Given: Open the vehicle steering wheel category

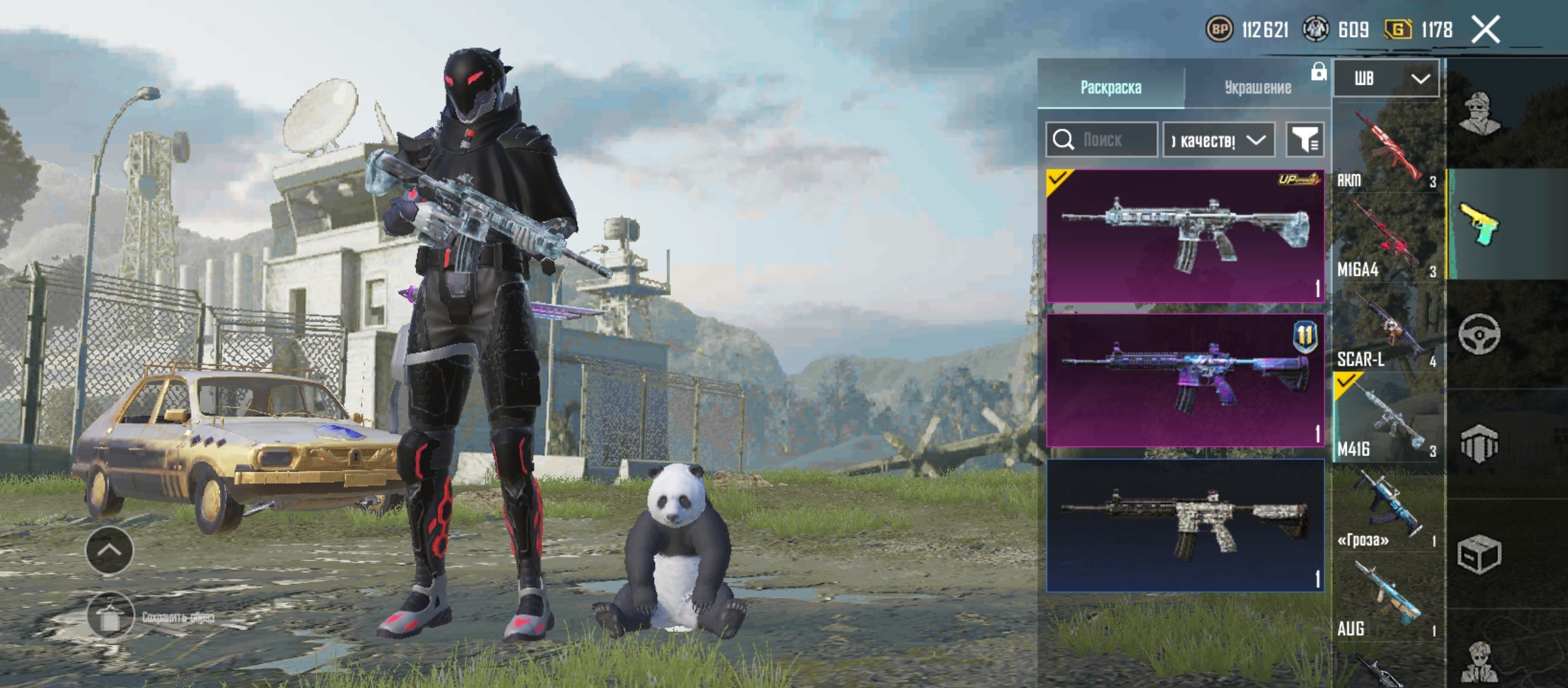Looking at the screenshot, I should click(1479, 334).
